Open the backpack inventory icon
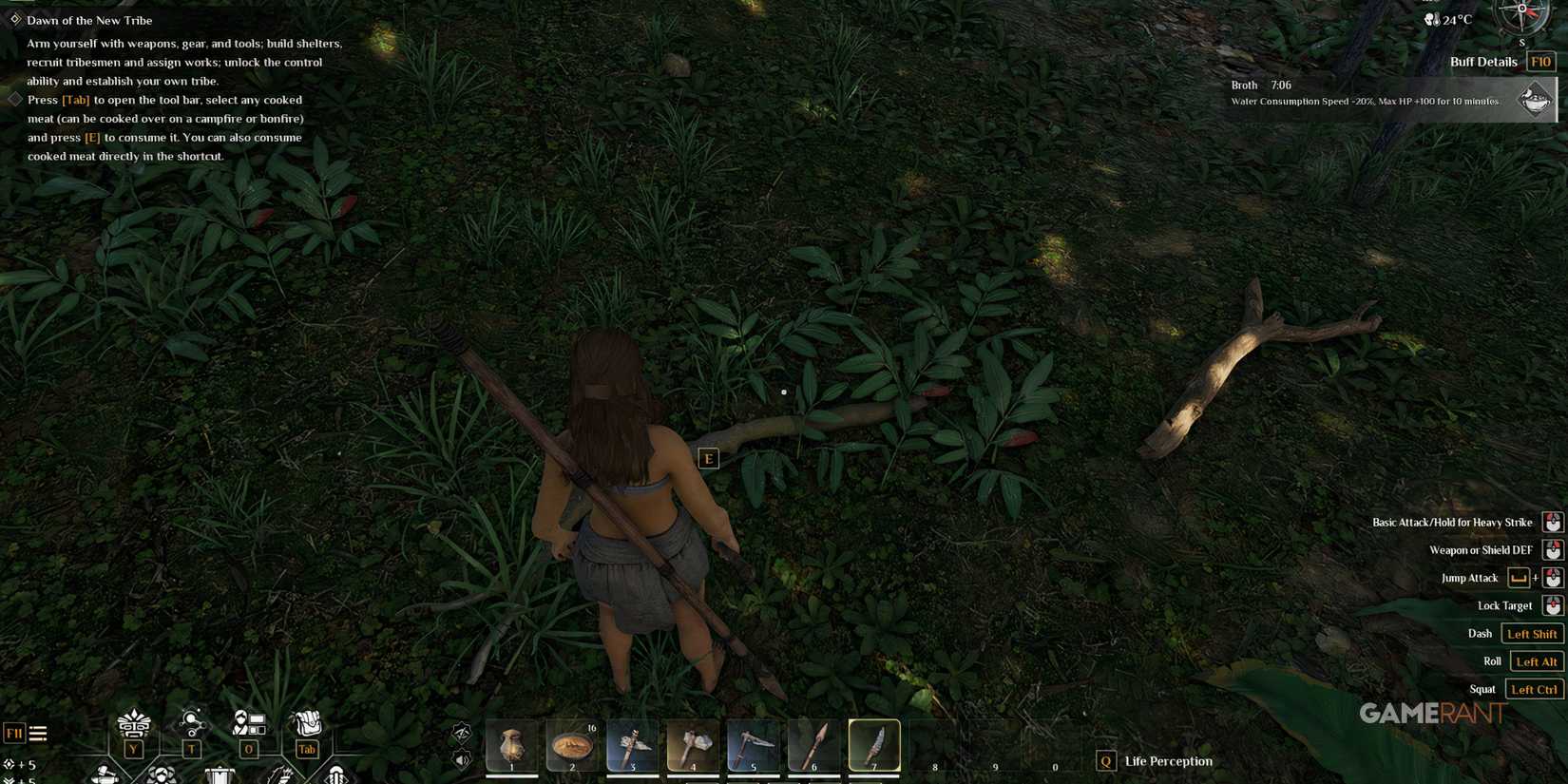Viewport: 1568px width, 784px height. tap(306, 724)
